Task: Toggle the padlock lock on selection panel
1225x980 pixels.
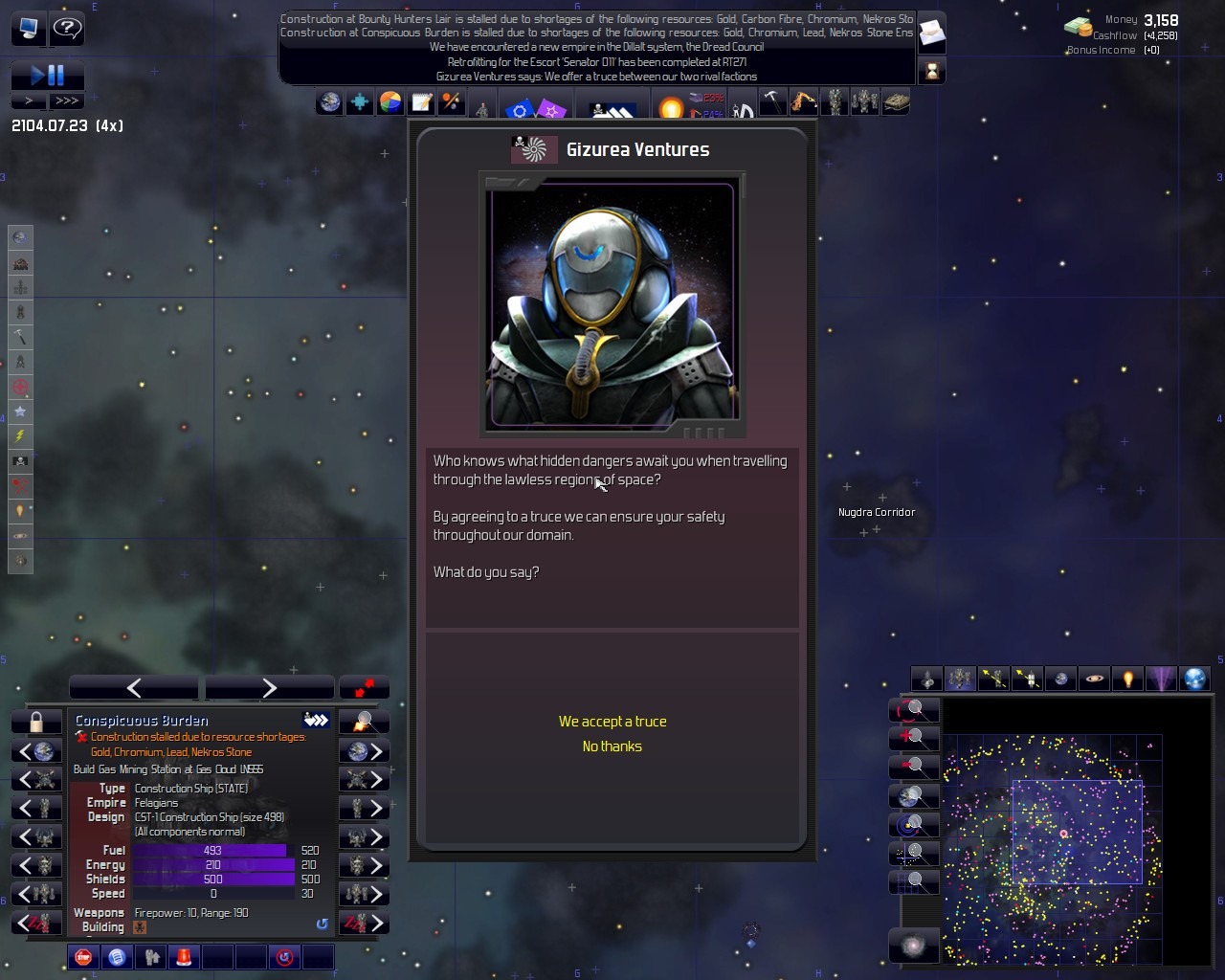Action: pos(36,722)
